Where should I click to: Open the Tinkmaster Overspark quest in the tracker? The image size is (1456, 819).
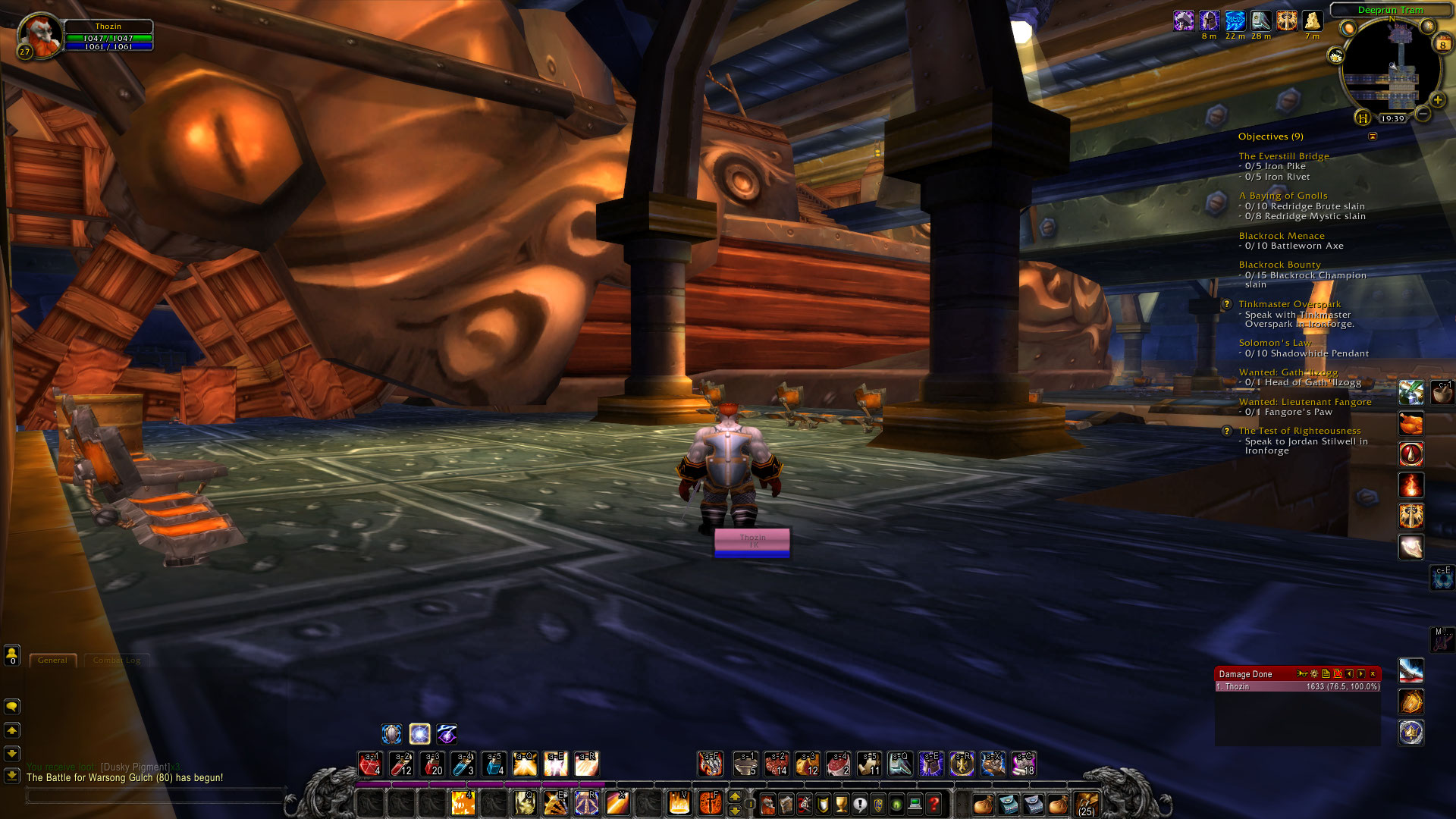click(x=1289, y=303)
